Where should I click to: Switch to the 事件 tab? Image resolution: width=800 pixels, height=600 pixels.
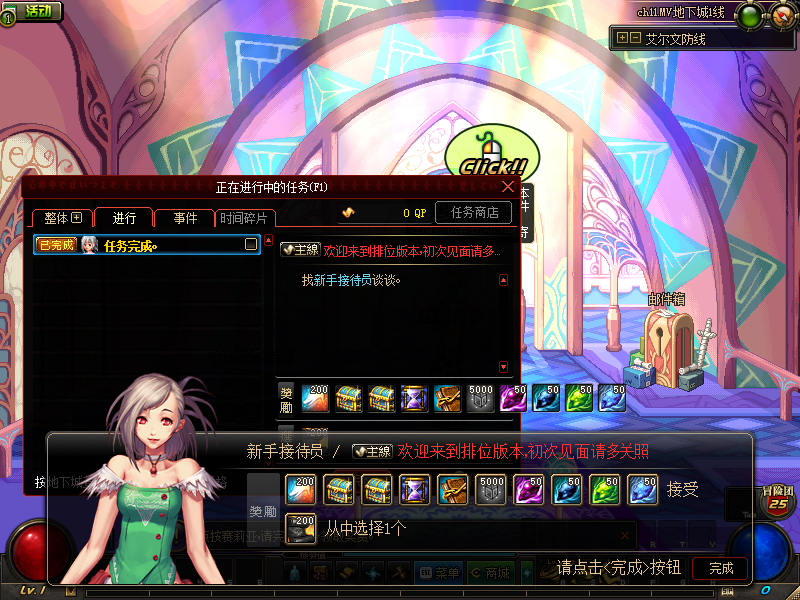(184, 218)
